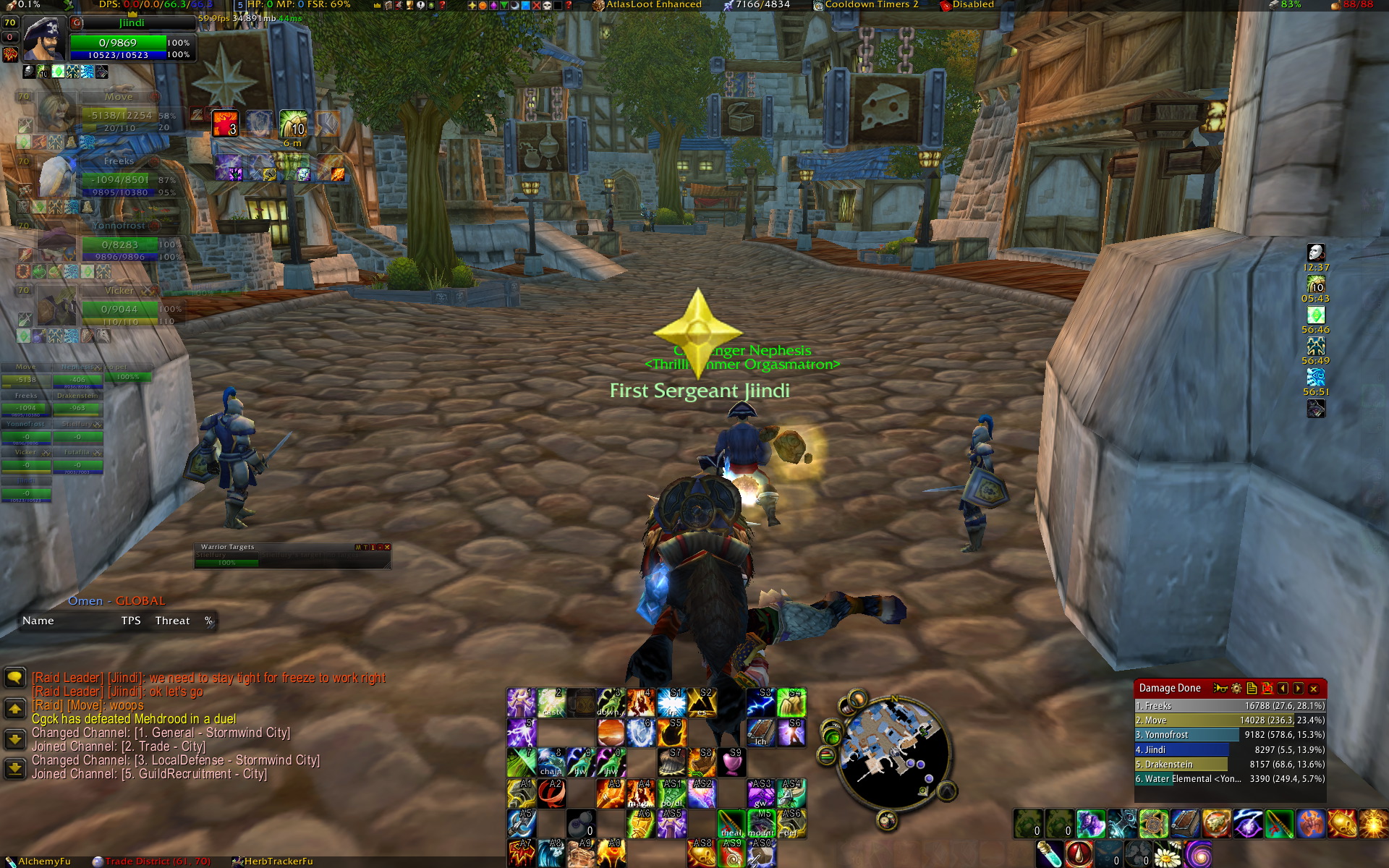Close the Damage Done meter window
The width and height of the screenshot is (1389, 868).
click(1314, 689)
